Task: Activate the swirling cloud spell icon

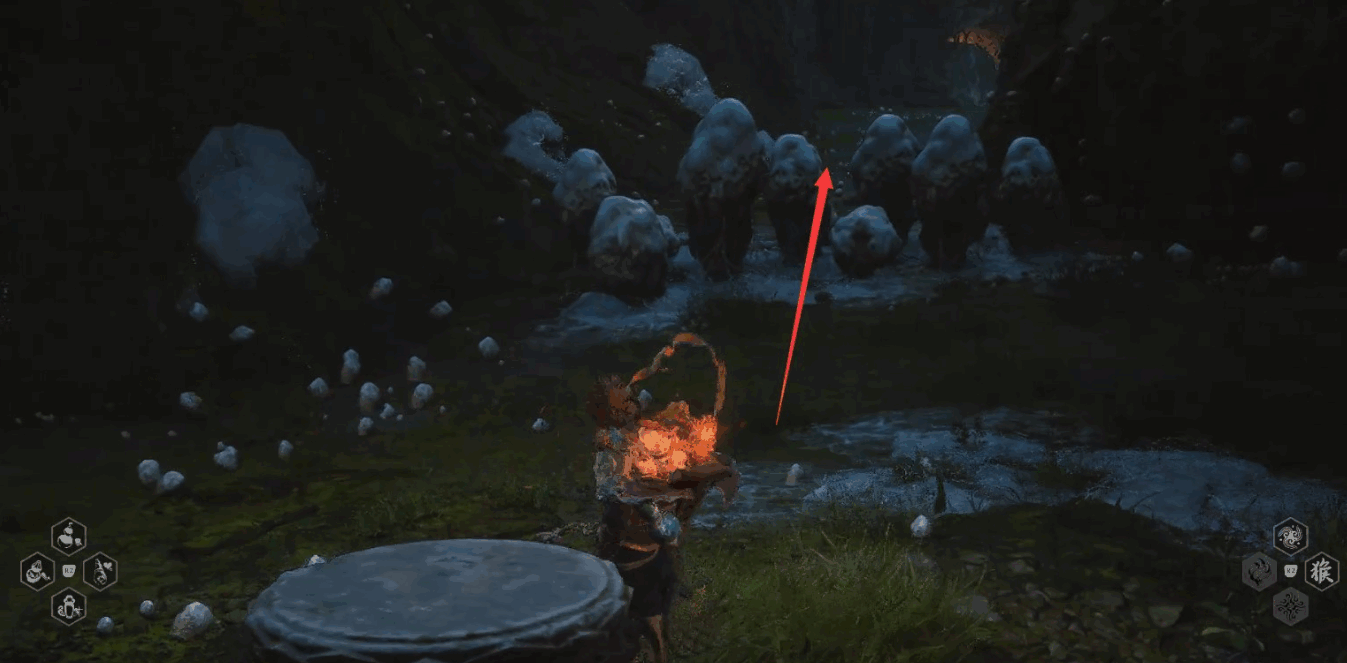Action: pyautogui.click(x=1290, y=537)
